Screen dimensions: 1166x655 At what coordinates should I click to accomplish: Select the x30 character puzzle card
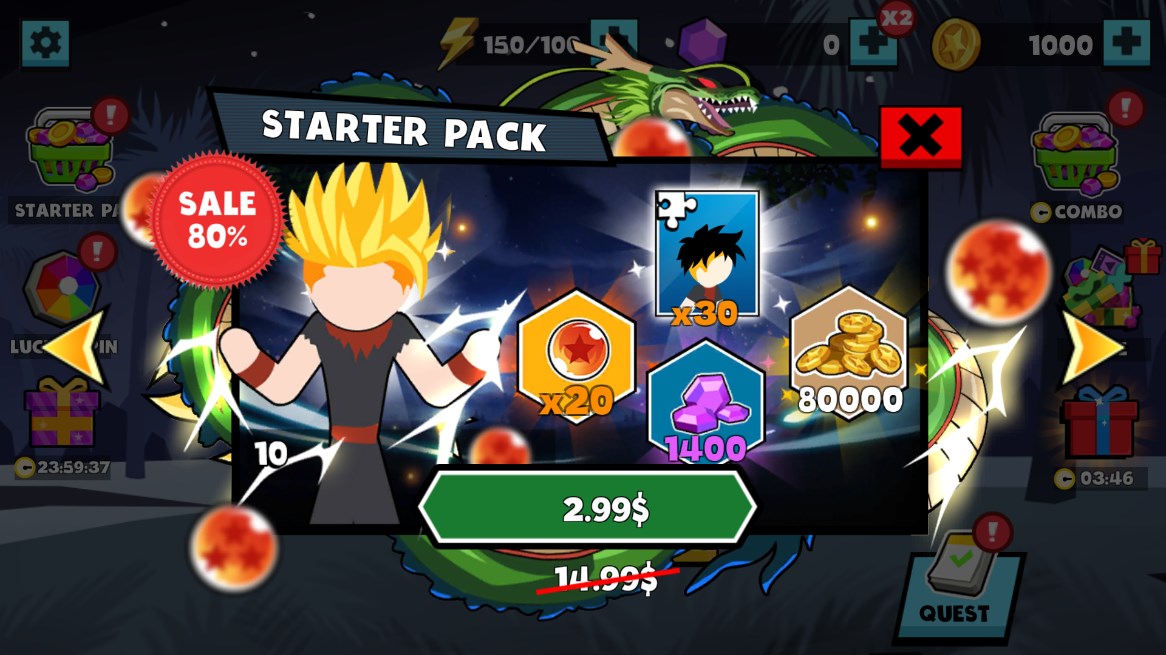click(x=706, y=255)
